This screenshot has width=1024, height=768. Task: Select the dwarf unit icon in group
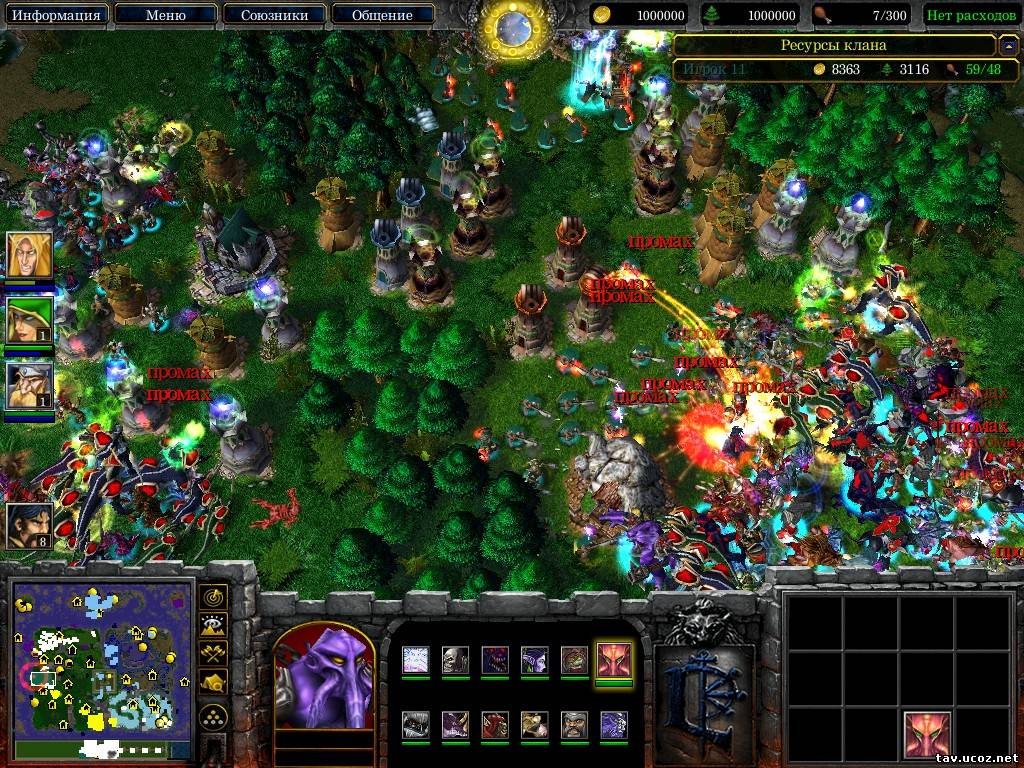click(x=574, y=725)
